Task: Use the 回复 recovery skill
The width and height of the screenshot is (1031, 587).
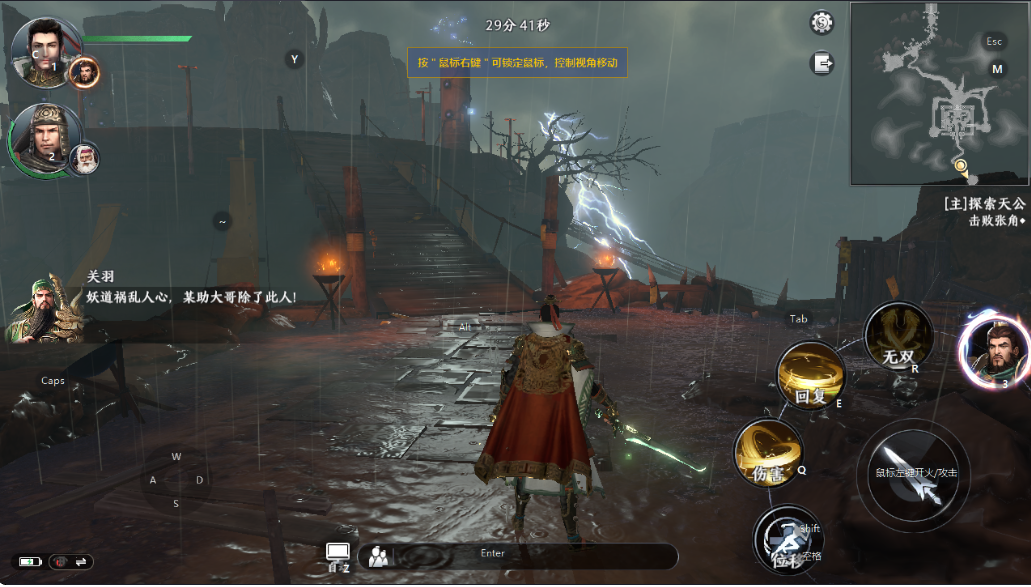Action: click(811, 376)
